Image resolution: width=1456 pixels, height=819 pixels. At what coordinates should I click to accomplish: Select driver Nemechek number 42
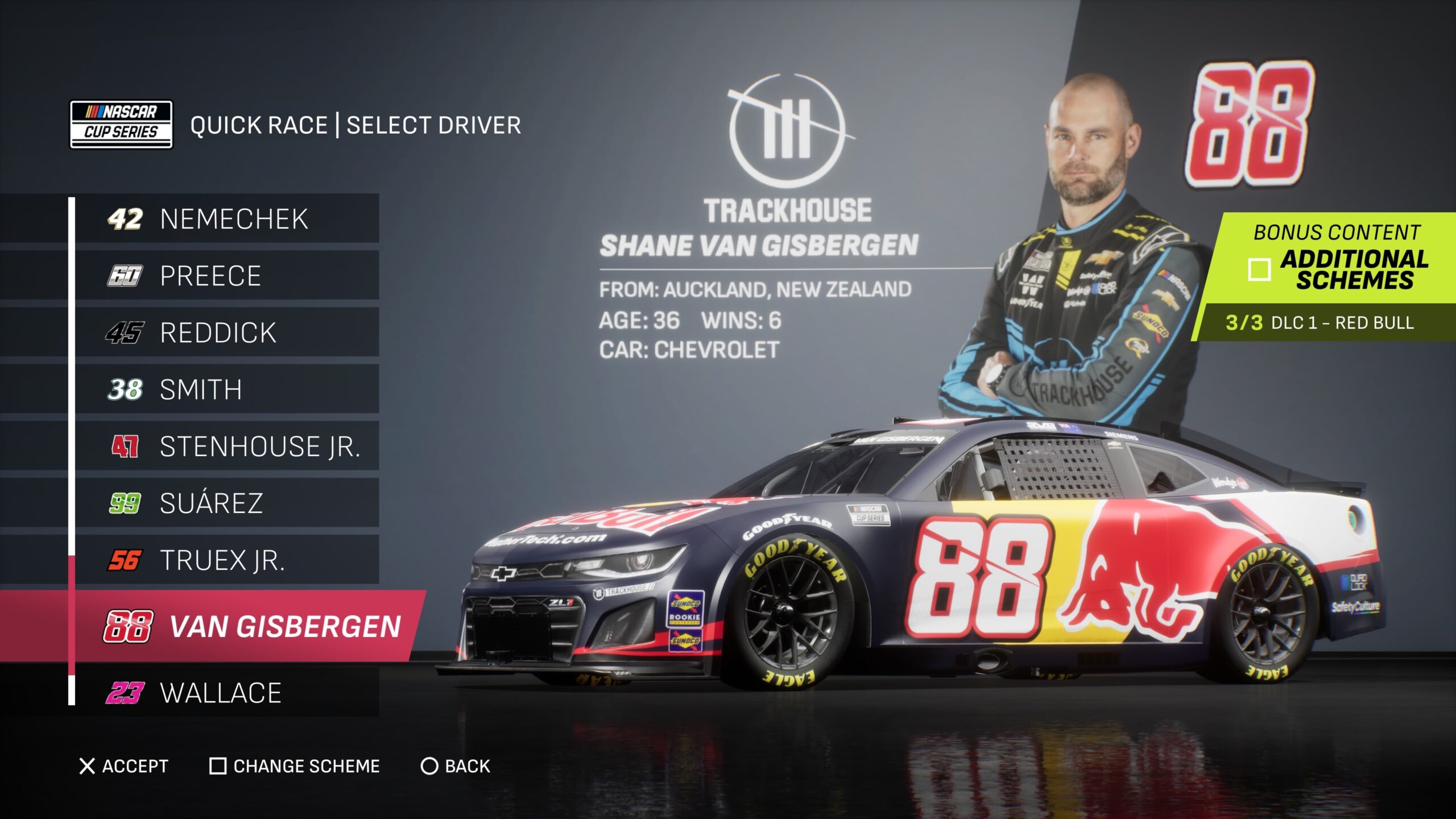[227, 219]
